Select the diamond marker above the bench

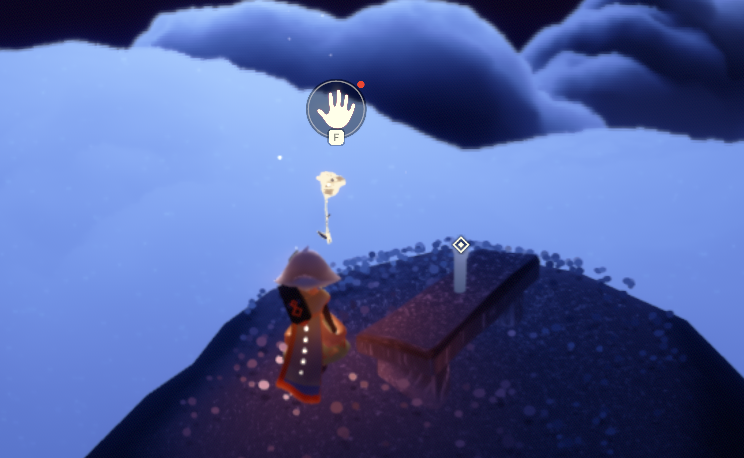coord(461,244)
